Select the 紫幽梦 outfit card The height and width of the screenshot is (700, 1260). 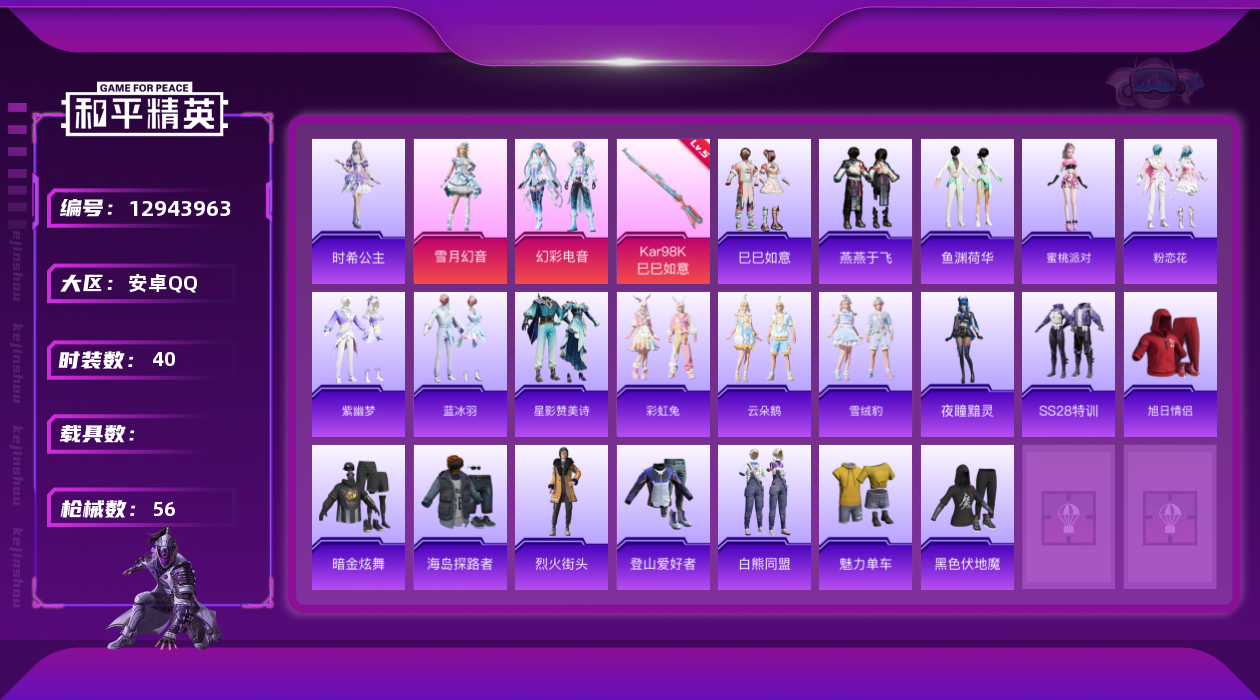click(x=358, y=364)
